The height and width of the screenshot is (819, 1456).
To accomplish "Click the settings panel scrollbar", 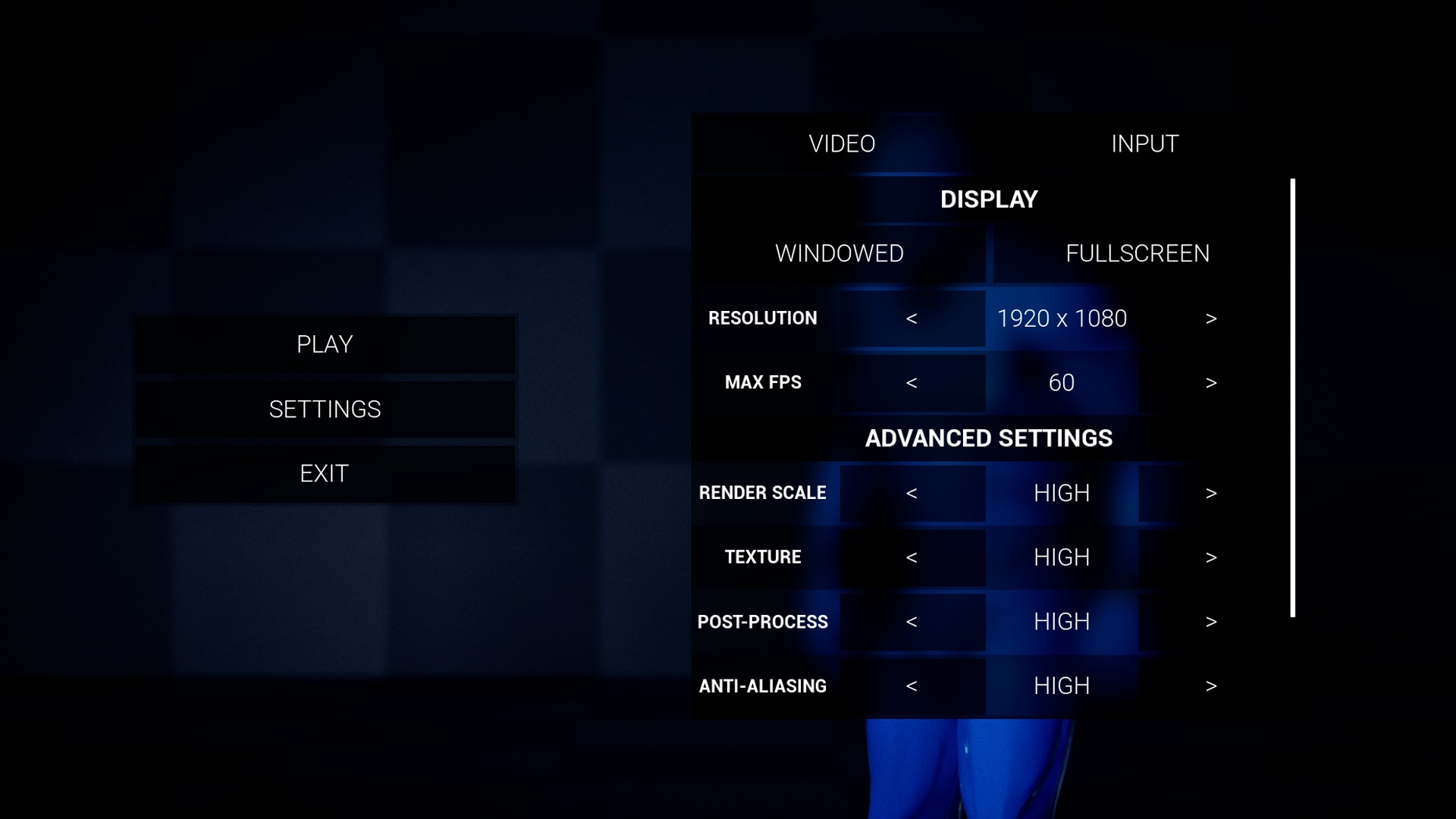I will 1293,398.
